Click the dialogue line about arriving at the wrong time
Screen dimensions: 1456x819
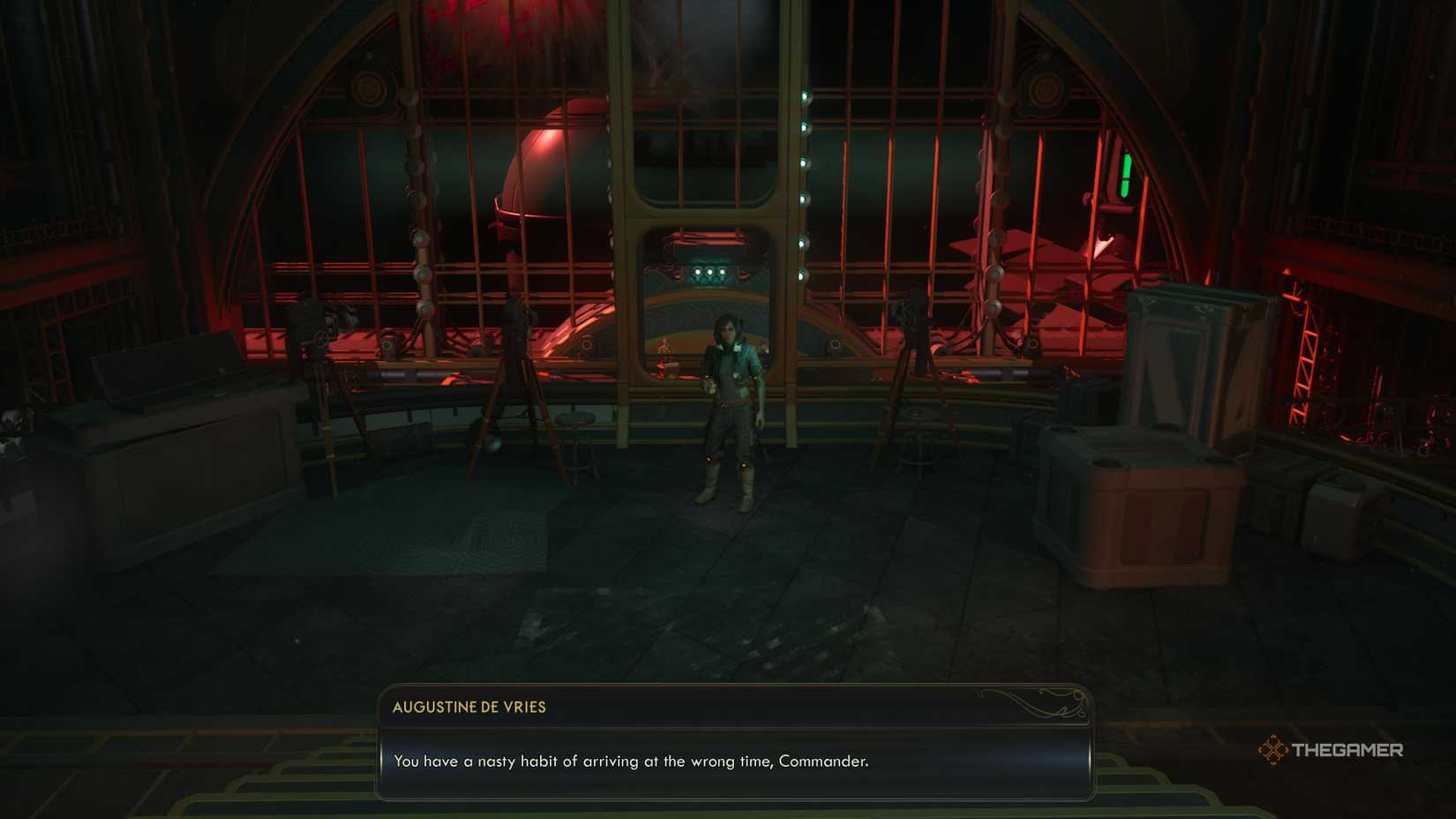coord(632,761)
